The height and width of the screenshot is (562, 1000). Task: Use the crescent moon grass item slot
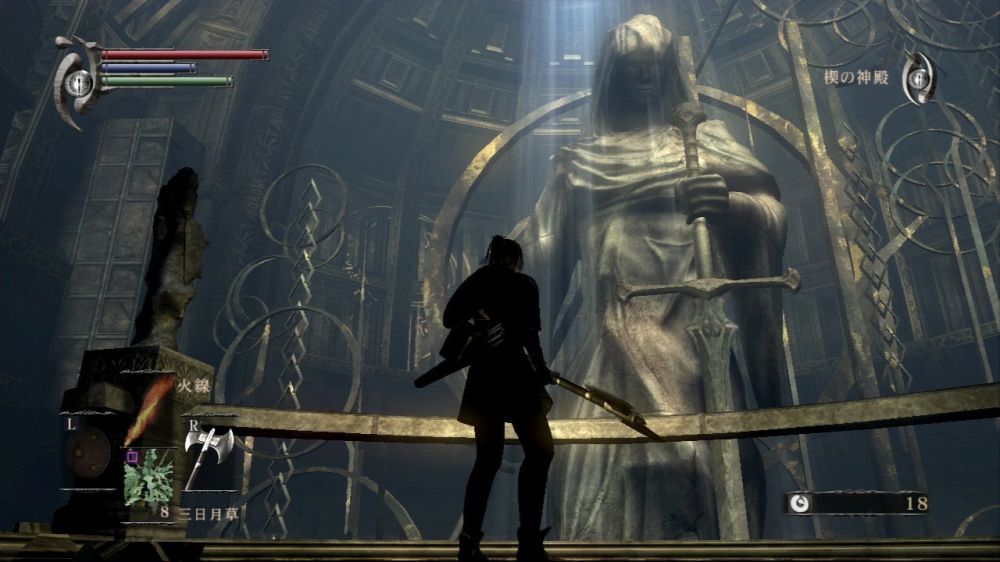pyautogui.click(x=148, y=477)
